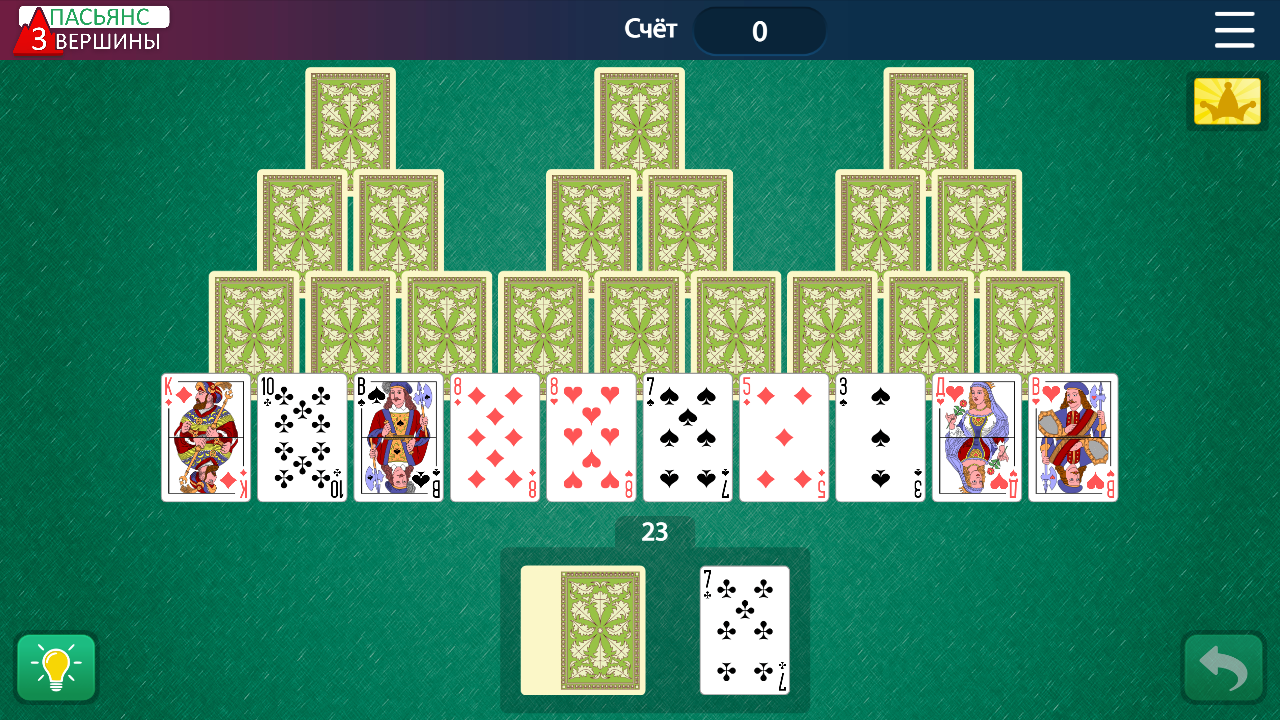Image resolution: width=1280 pixels, height=720 pixels.
Task: Select the Queen of Hearts card
Action: 976,437
